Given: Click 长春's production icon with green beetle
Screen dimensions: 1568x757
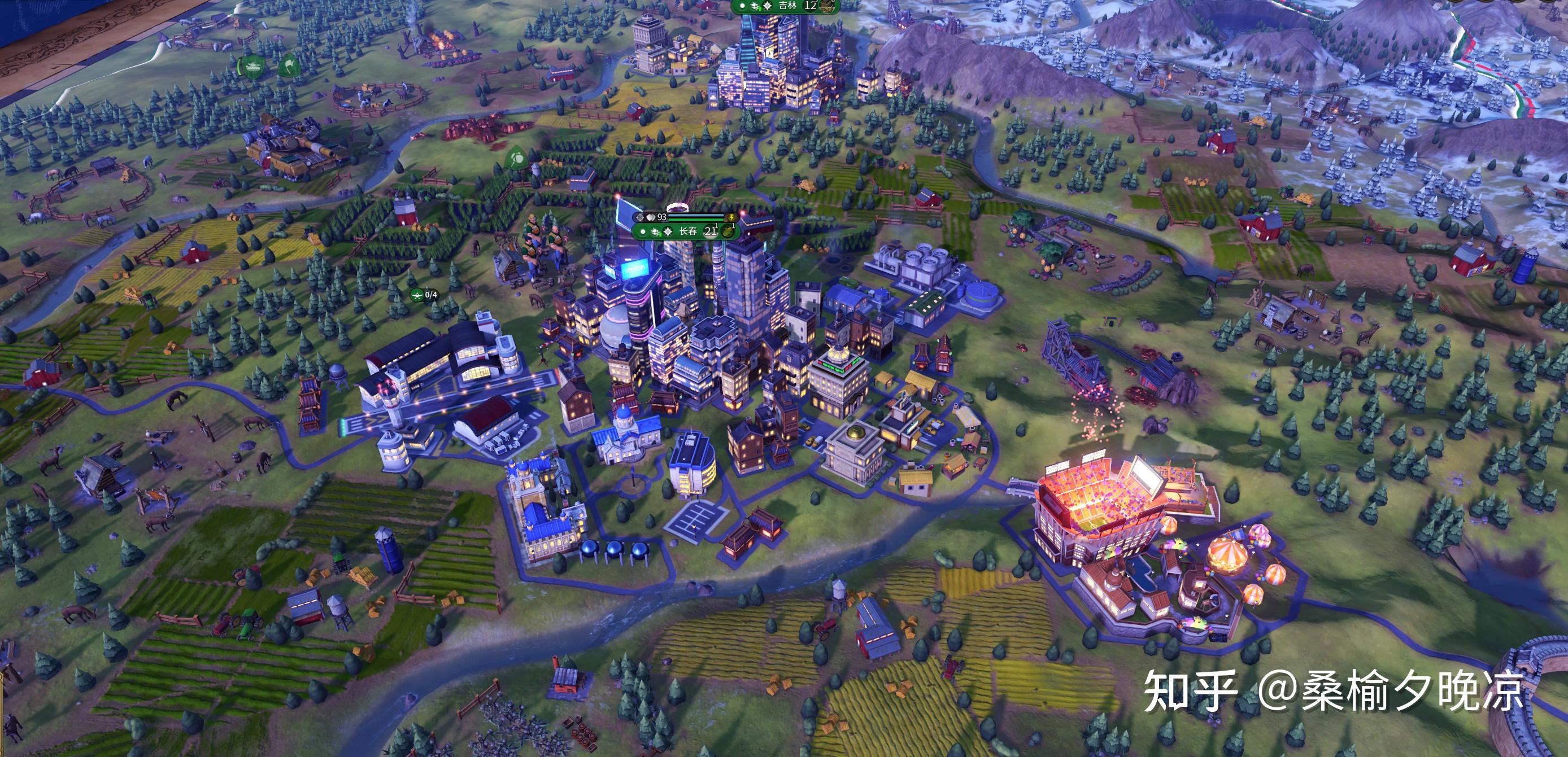Looking at the screenshot, I should click(728, 231).
